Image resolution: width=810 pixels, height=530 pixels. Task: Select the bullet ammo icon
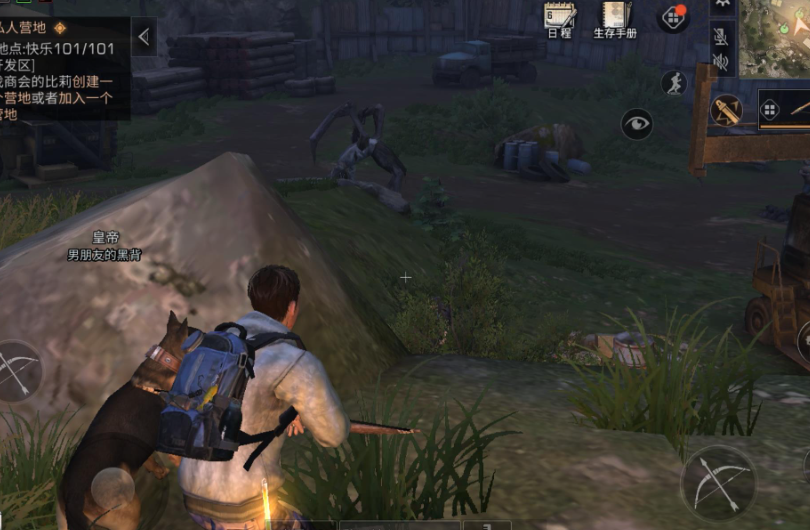(726, 110)
